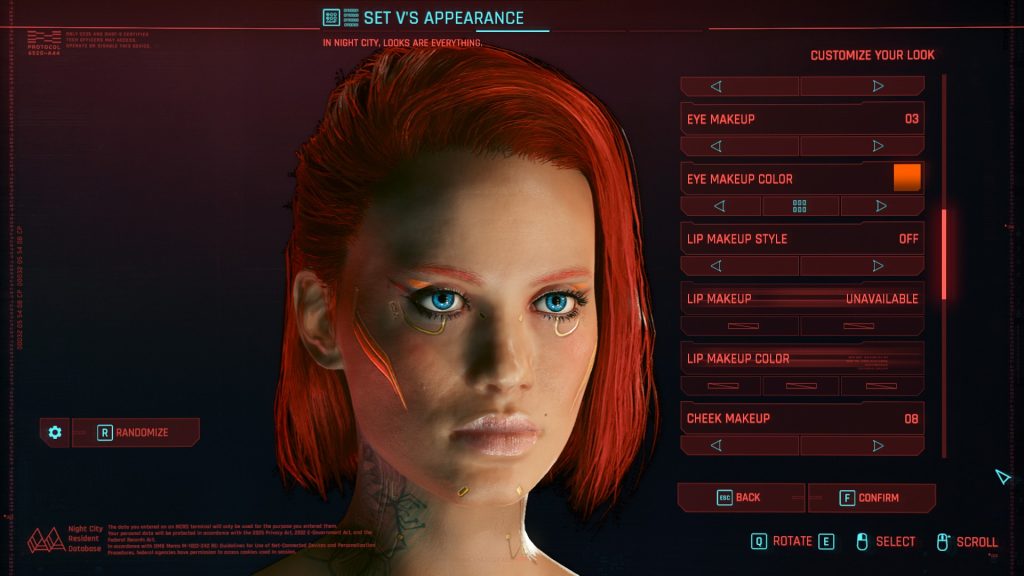Viewport: 1024px width, 576px height.
Task: Confirm the character appearance
Action: (x=871, y=497)
